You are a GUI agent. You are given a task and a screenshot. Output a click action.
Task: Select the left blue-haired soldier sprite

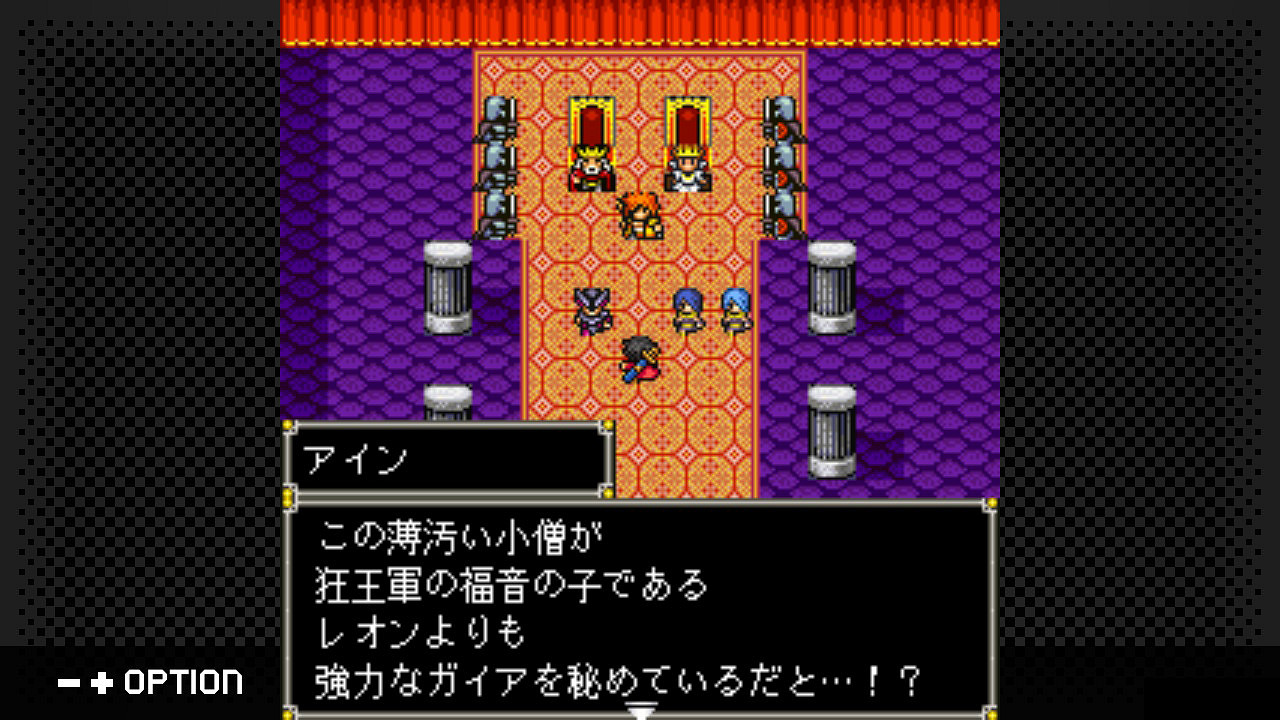689,310
